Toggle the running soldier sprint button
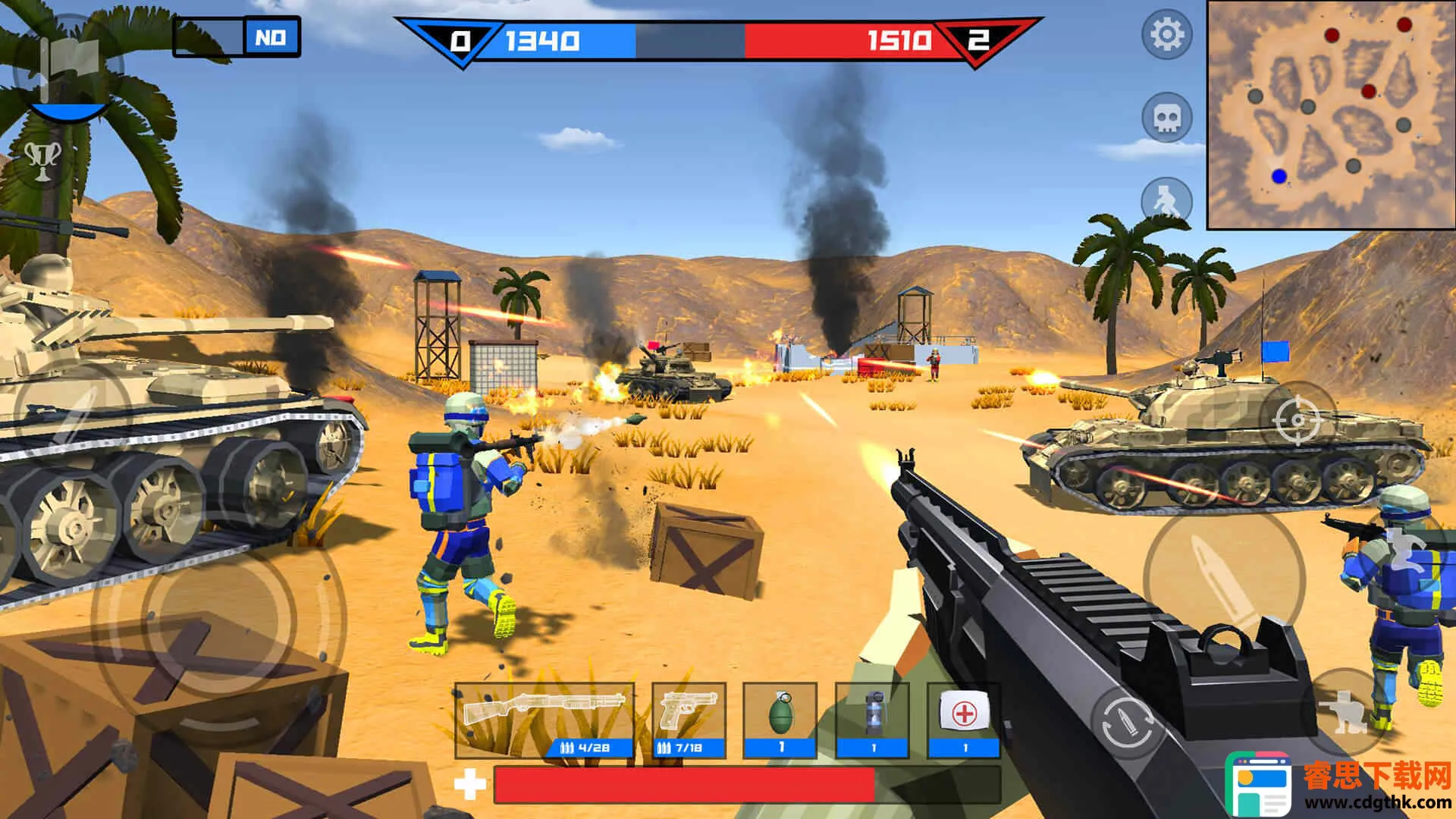The image size is (1456, 819). coord(1165,200)
